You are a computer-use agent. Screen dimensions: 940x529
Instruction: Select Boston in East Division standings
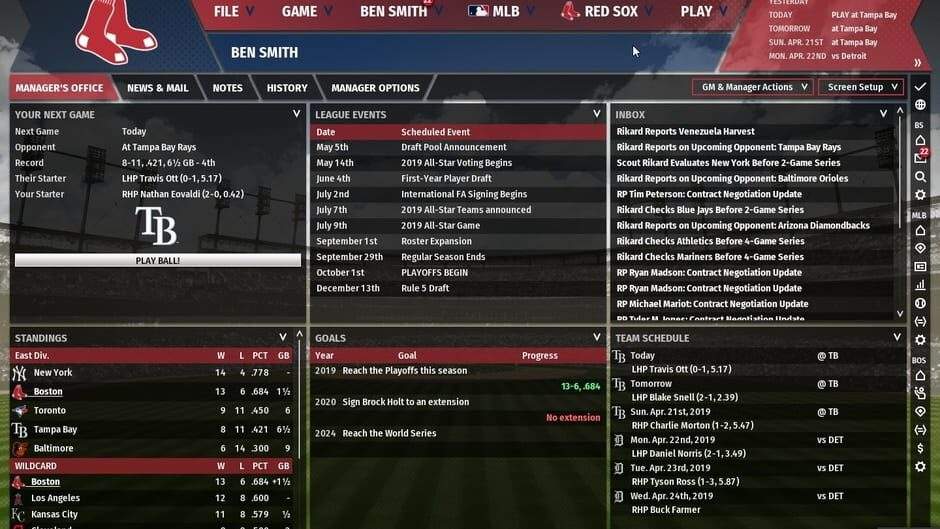[48, 392]
